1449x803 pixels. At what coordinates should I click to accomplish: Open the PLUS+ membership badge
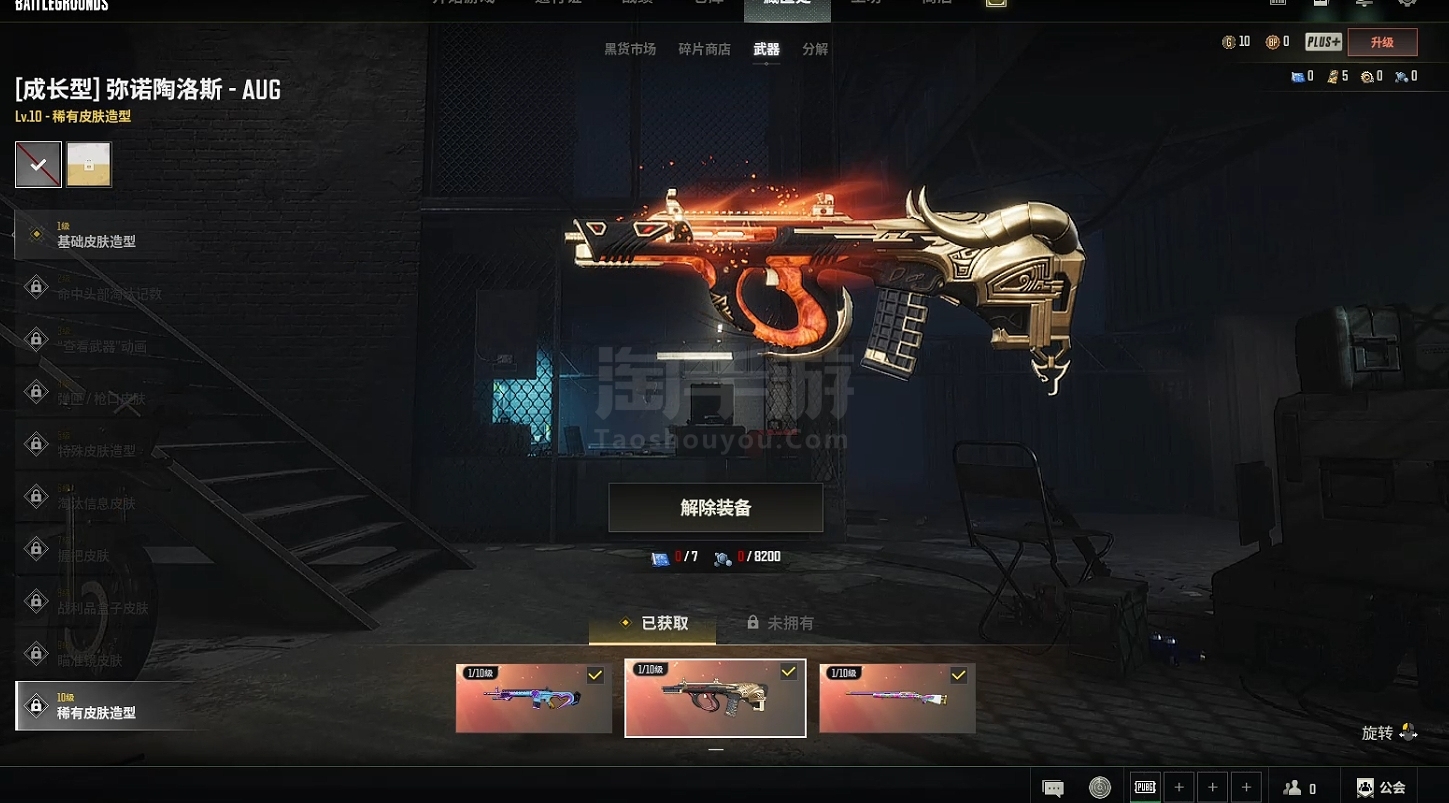pyautogui.click(x=1323, y=42)
